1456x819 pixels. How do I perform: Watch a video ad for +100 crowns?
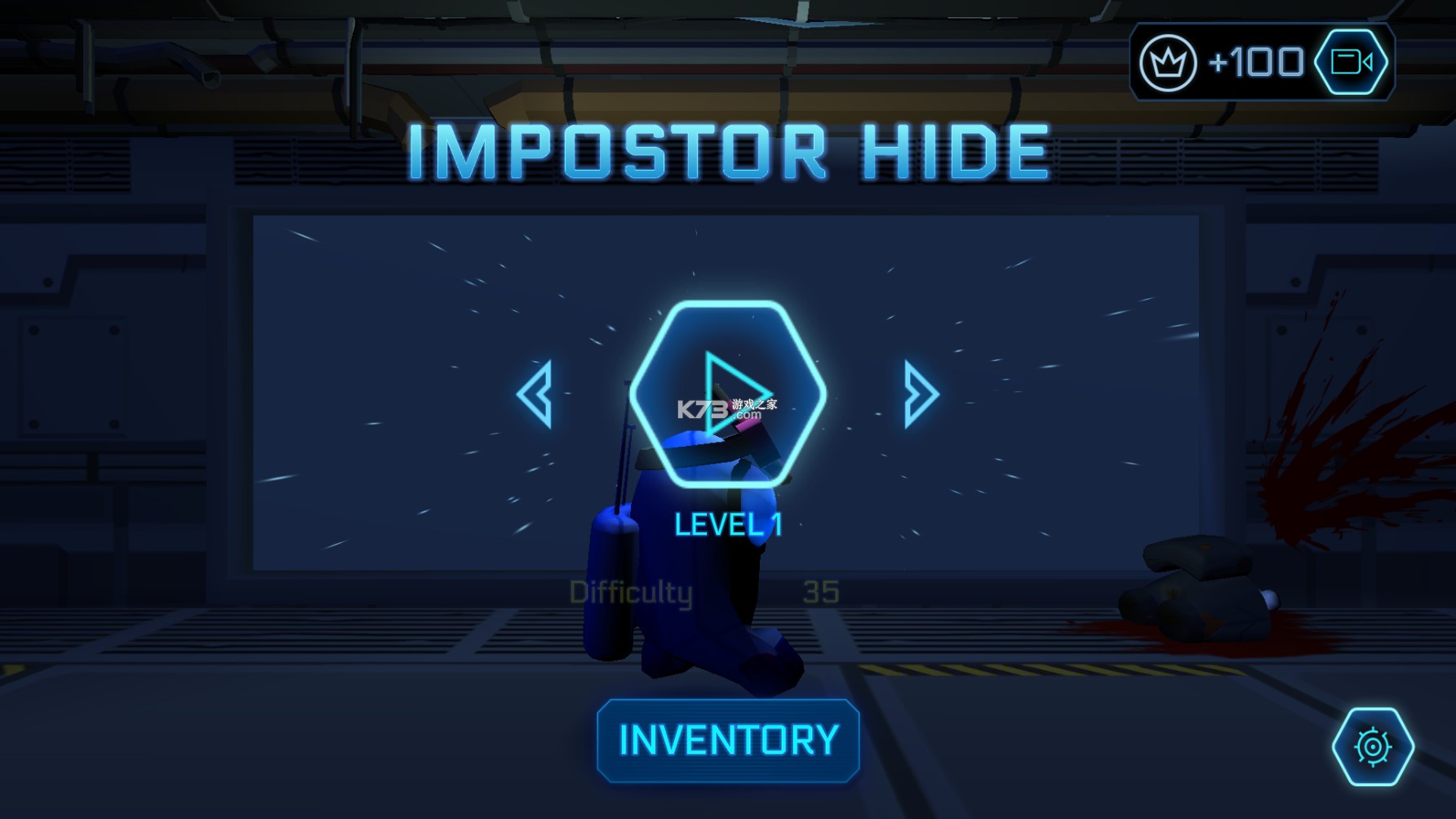click(x=1351, y=62)
